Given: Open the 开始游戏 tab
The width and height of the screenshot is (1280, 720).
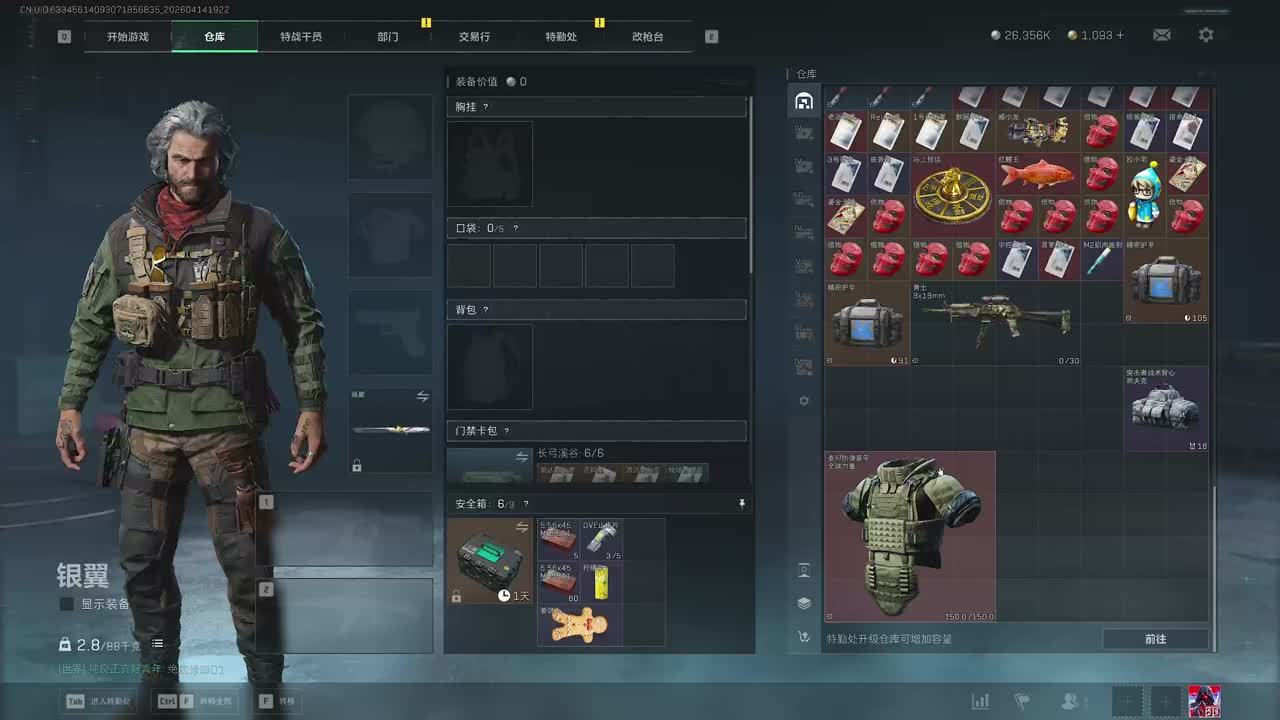Looking at the screenshot, I should tap(128, 37).
